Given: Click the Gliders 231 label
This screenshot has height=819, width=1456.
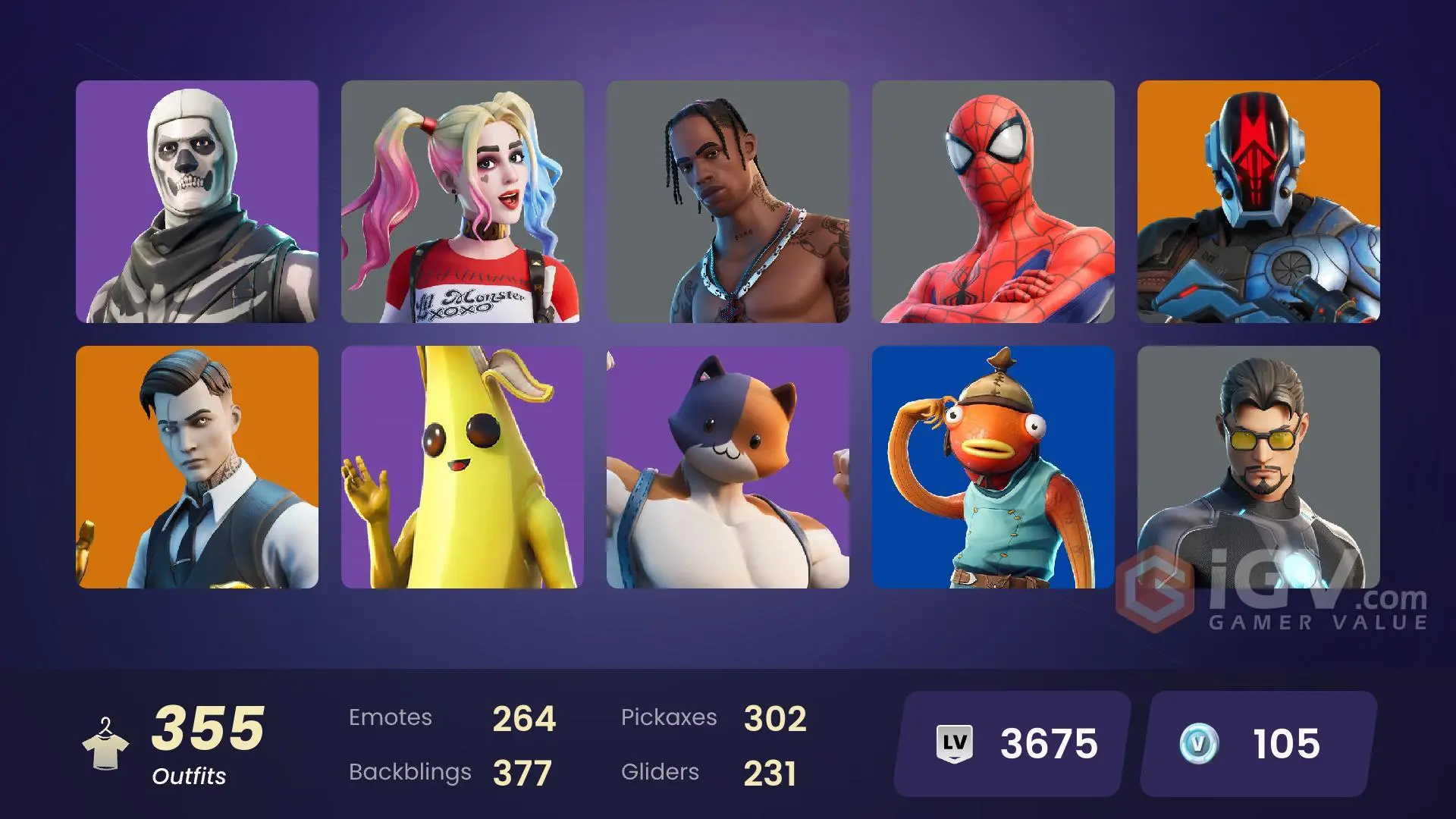Looking at the screenshot, I should click(x=709, y=772).
